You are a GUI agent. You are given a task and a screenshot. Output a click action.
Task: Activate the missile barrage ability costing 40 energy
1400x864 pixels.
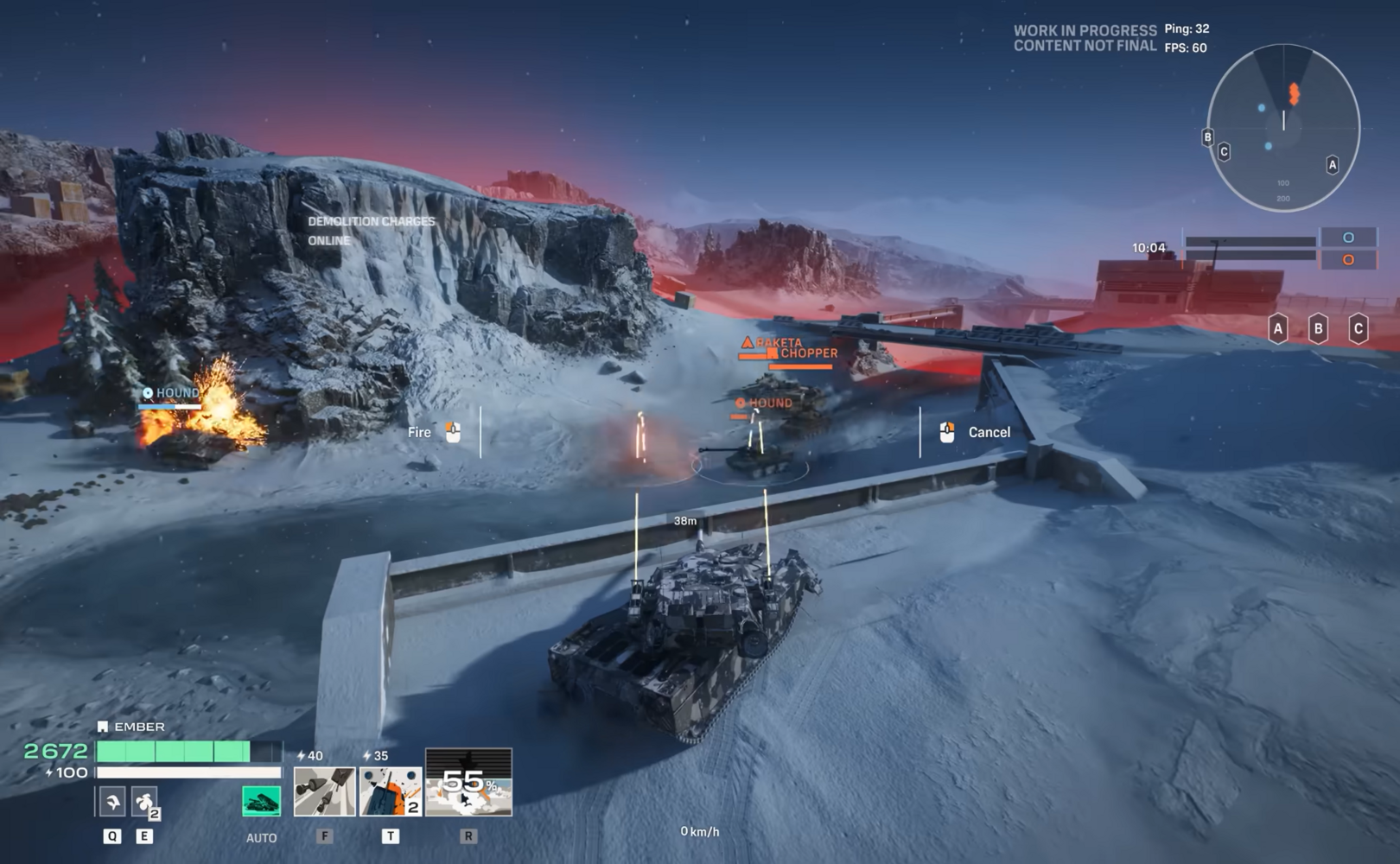point(324,791)
